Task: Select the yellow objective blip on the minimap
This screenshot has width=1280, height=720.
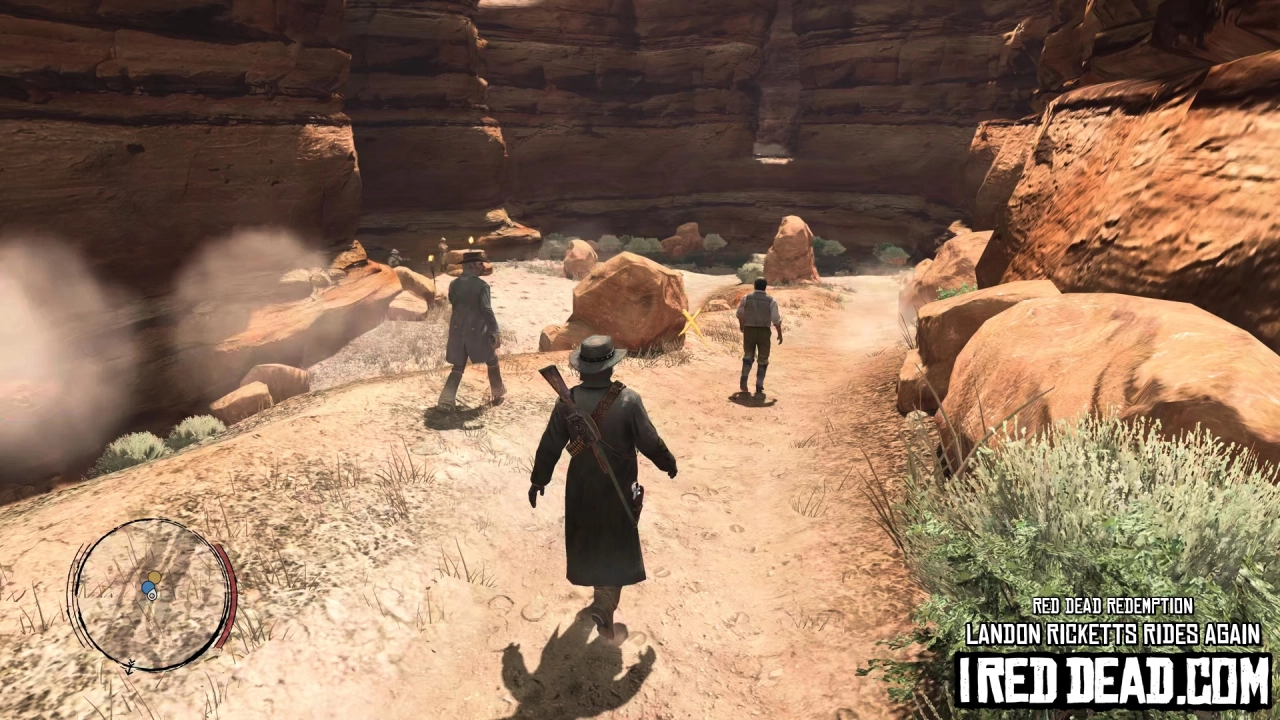Action: [154, 577]
